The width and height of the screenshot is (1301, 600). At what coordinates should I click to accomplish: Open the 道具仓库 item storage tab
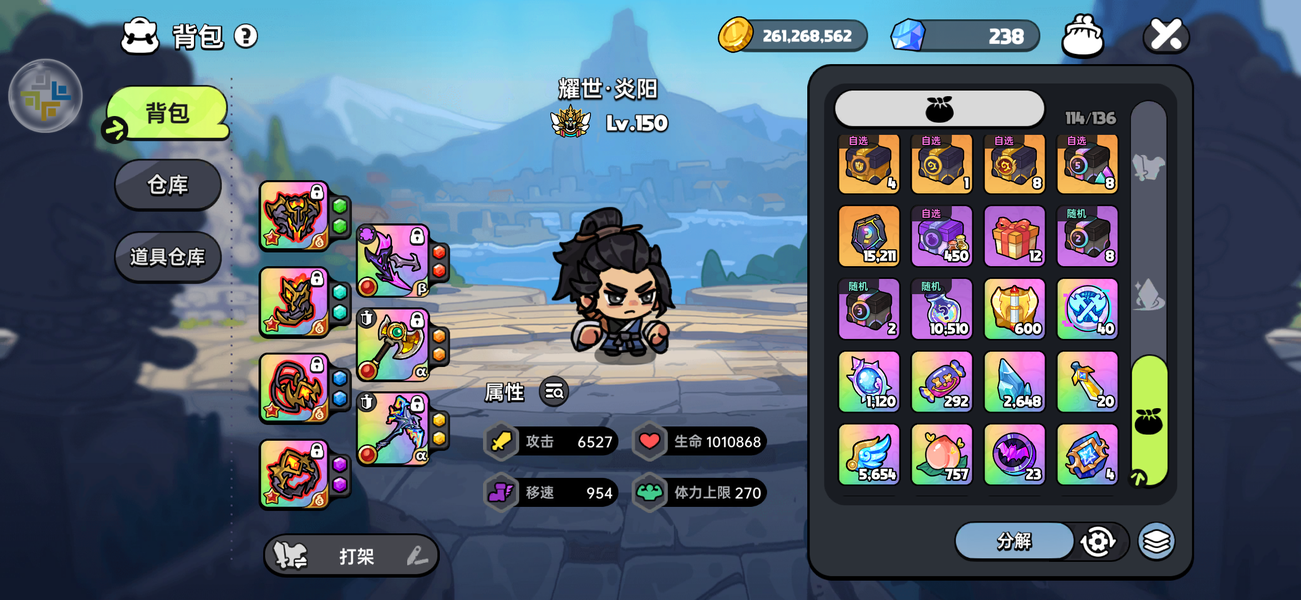pos(167,257)
